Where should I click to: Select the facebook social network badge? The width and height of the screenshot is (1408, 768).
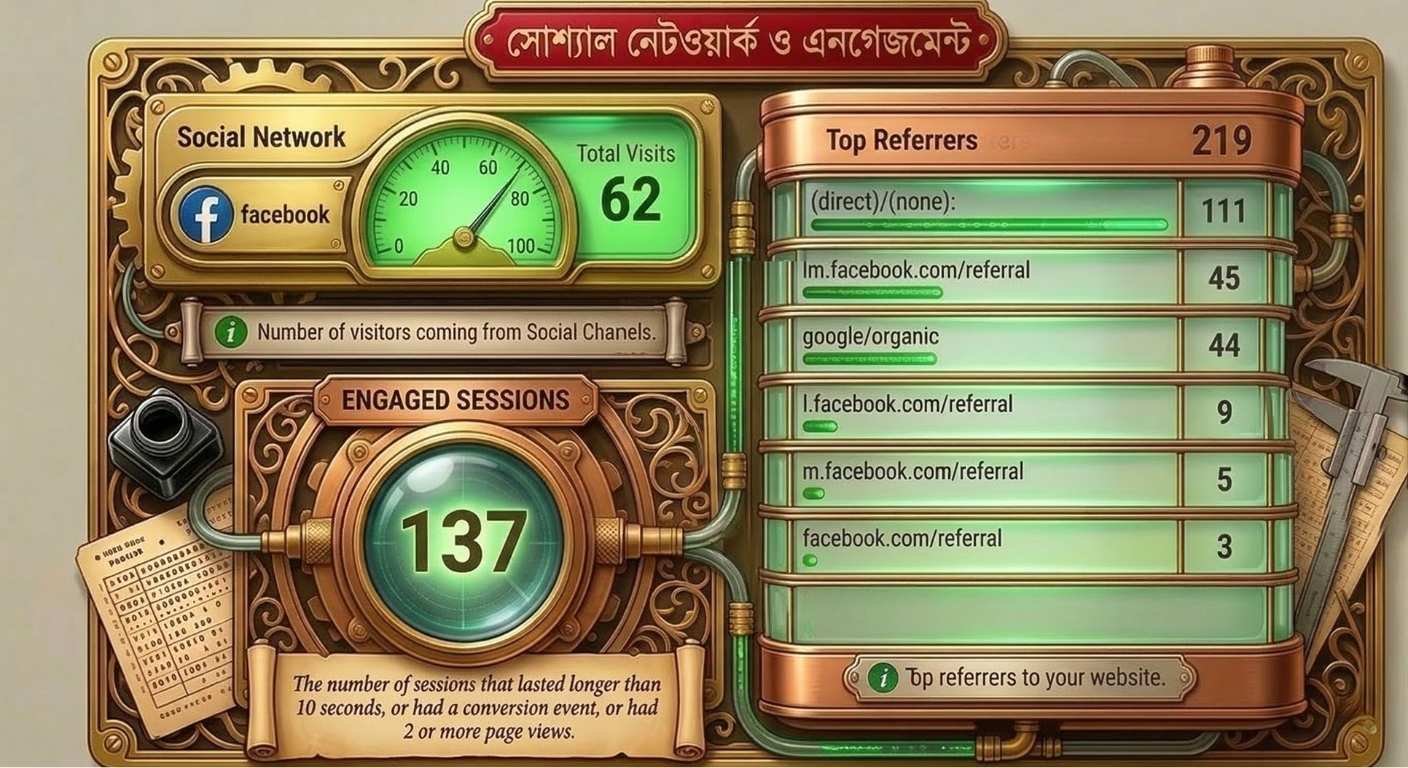pos(256,214)
